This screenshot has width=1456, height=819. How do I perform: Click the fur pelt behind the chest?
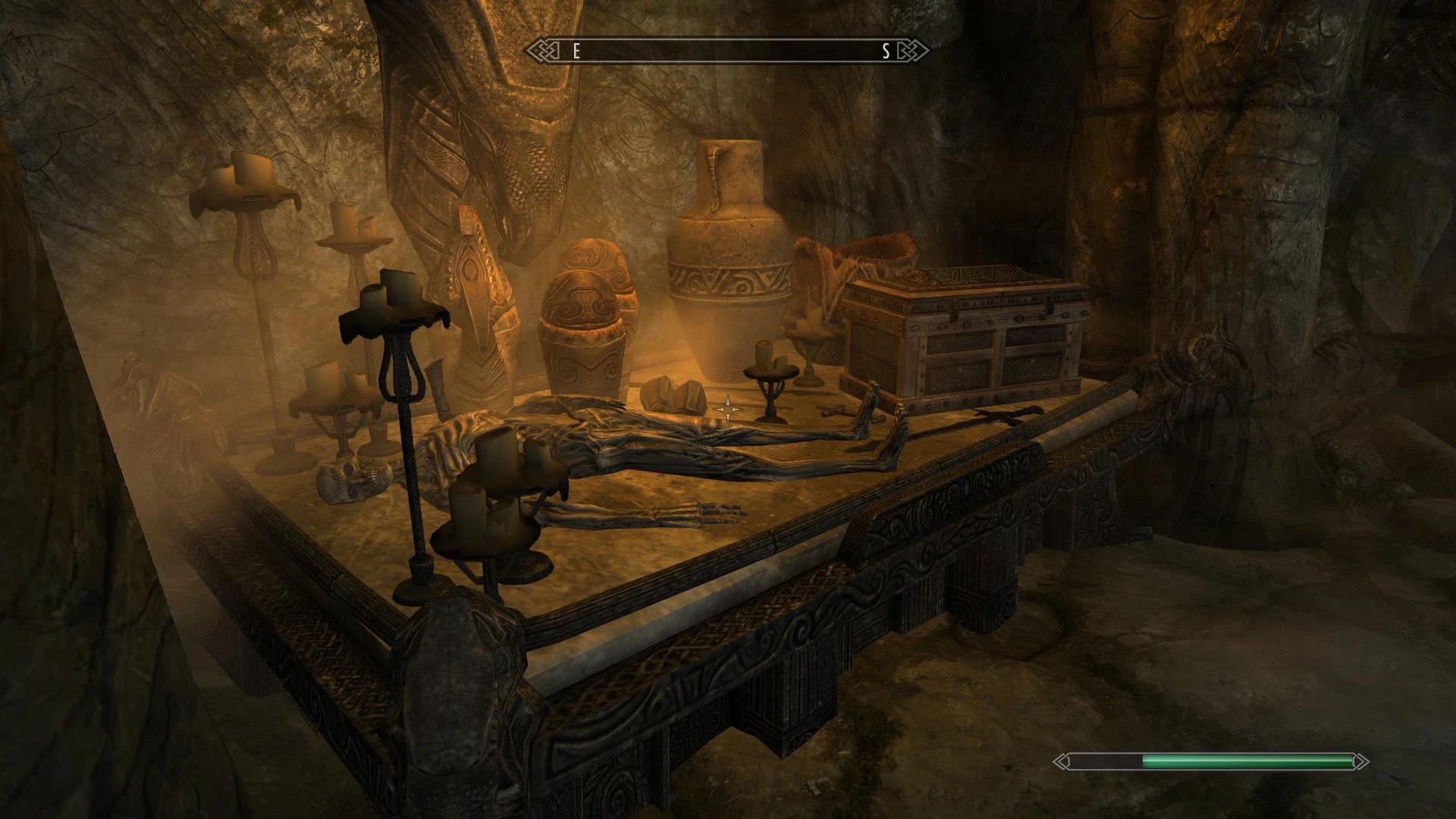(849, 258)
